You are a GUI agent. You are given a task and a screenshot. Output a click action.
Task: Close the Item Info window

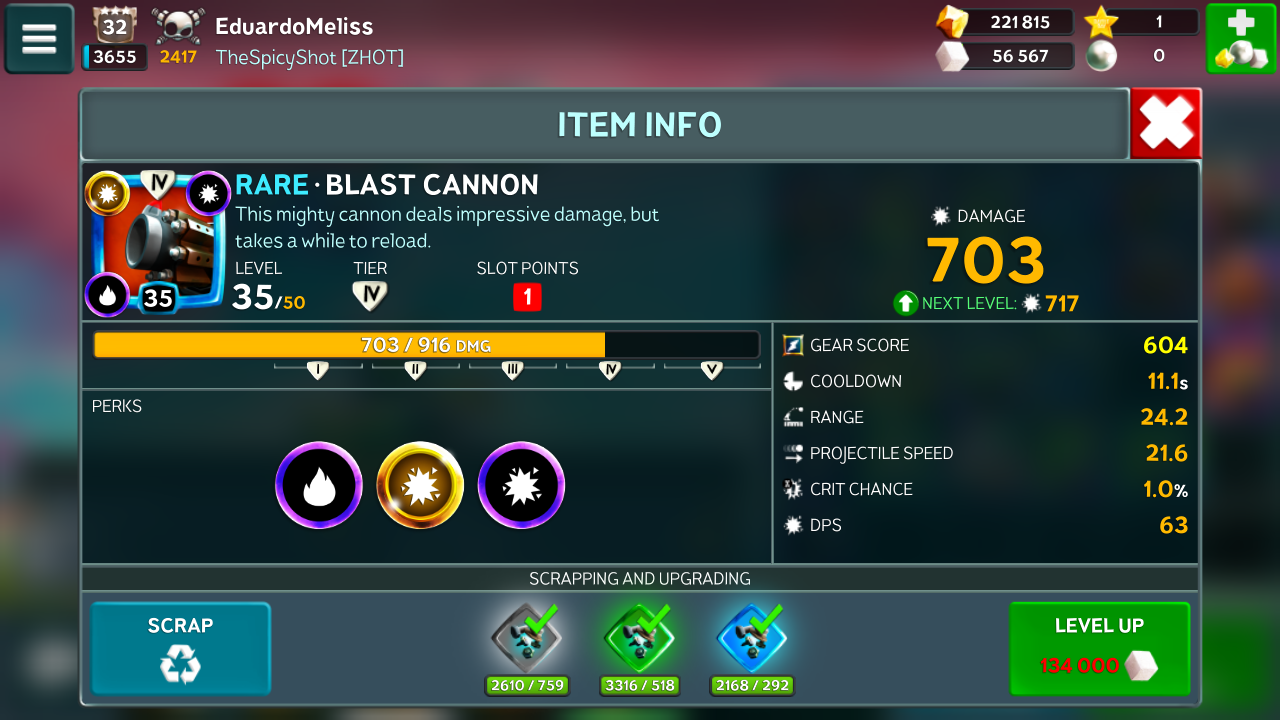(1165, 124)
